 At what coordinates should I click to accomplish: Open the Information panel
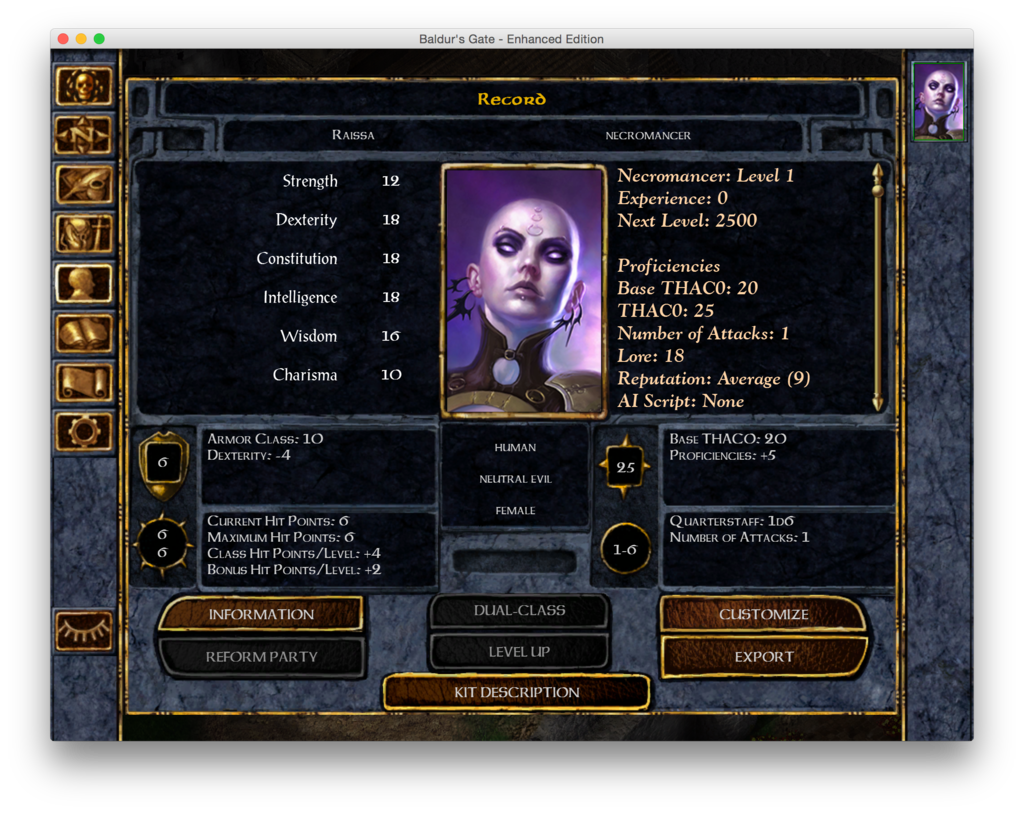(261, 614)
